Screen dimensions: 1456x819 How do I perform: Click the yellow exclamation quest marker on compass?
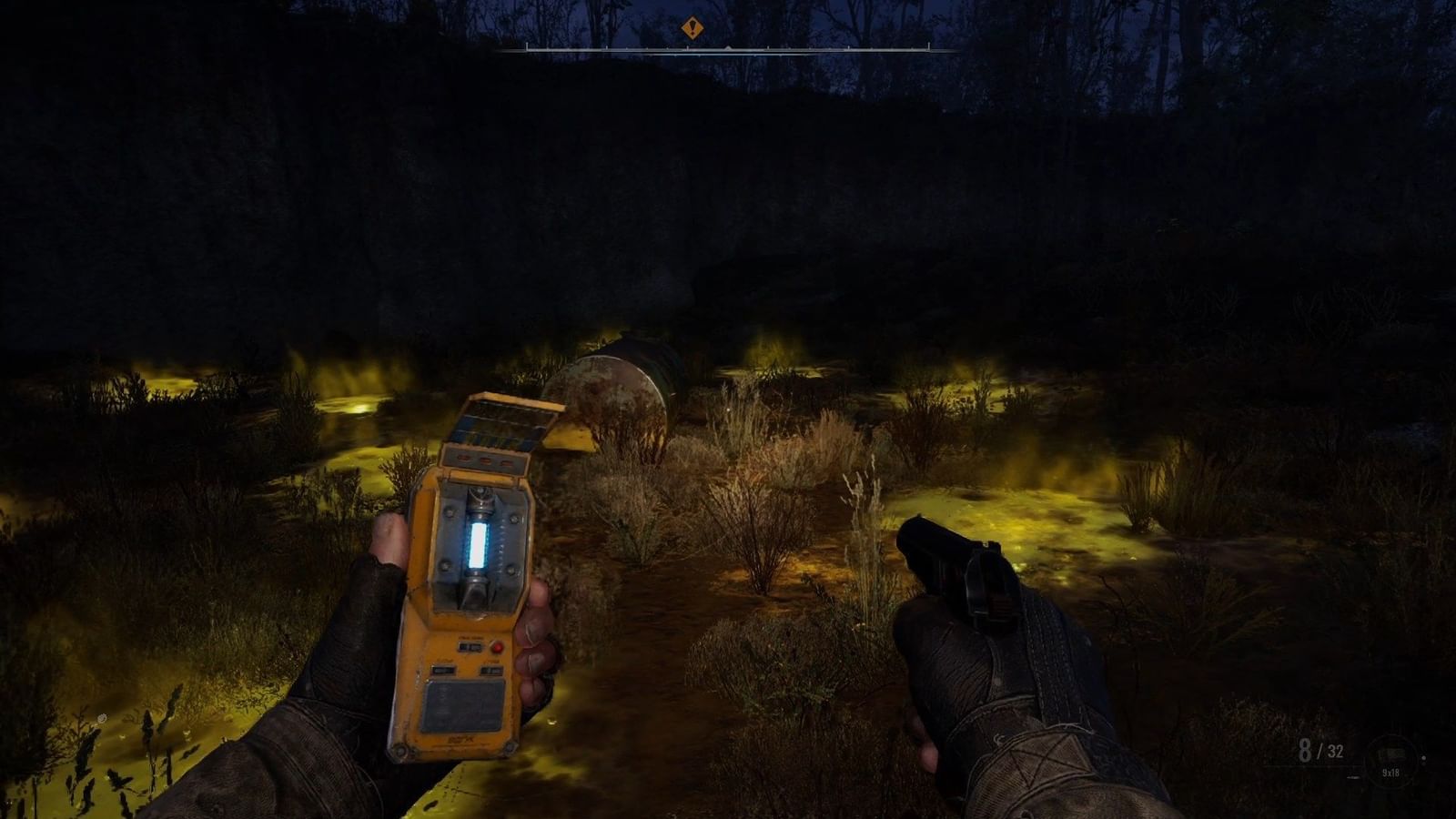click(693, 27)
